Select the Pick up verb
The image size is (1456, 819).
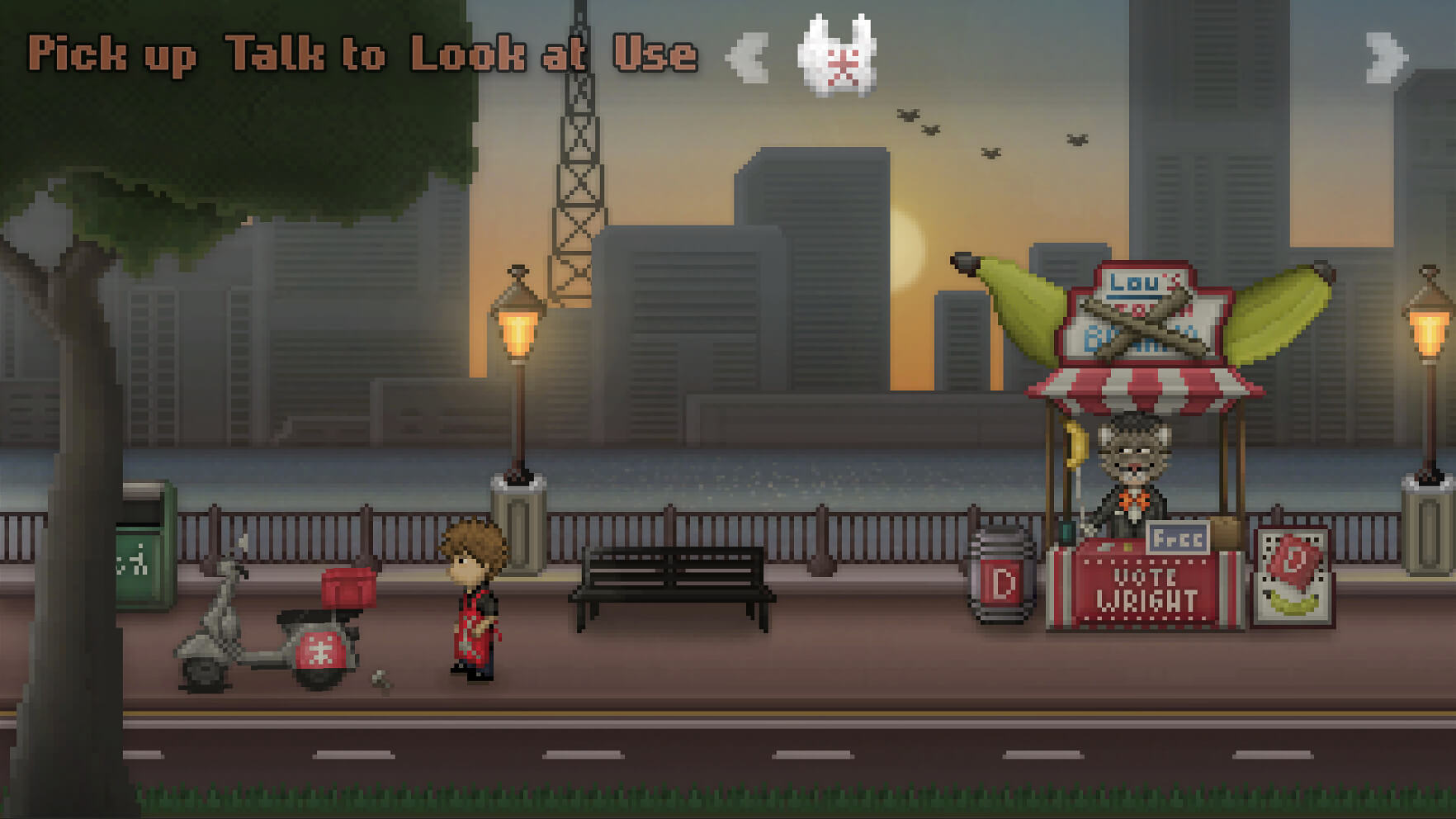[111, 54]
